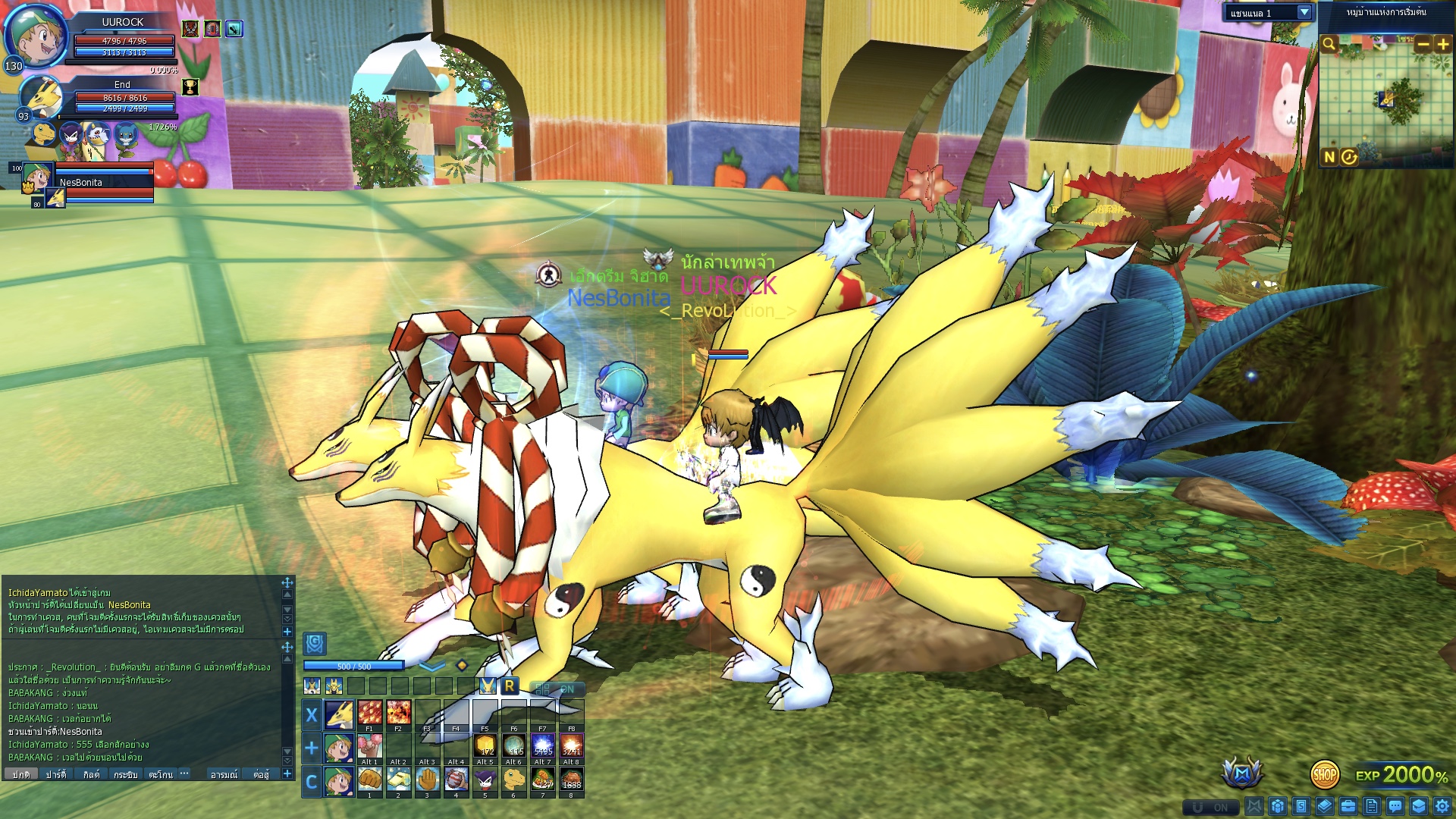Image resolution: width=1456 pixels, height=819 pixels.
Task: Zoom in the minimap with plus button
Action: (x=1442, y=44)
